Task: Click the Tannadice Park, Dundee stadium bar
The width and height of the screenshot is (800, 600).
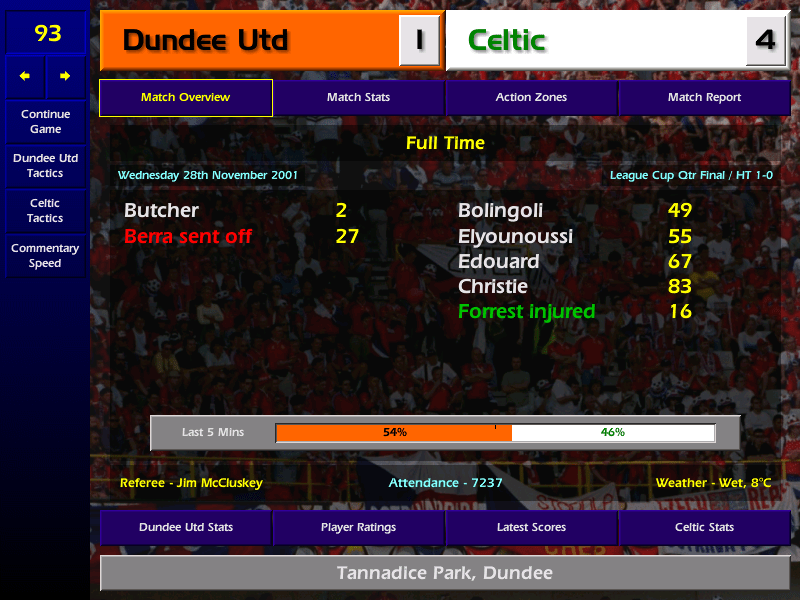Action: point(445,574)
